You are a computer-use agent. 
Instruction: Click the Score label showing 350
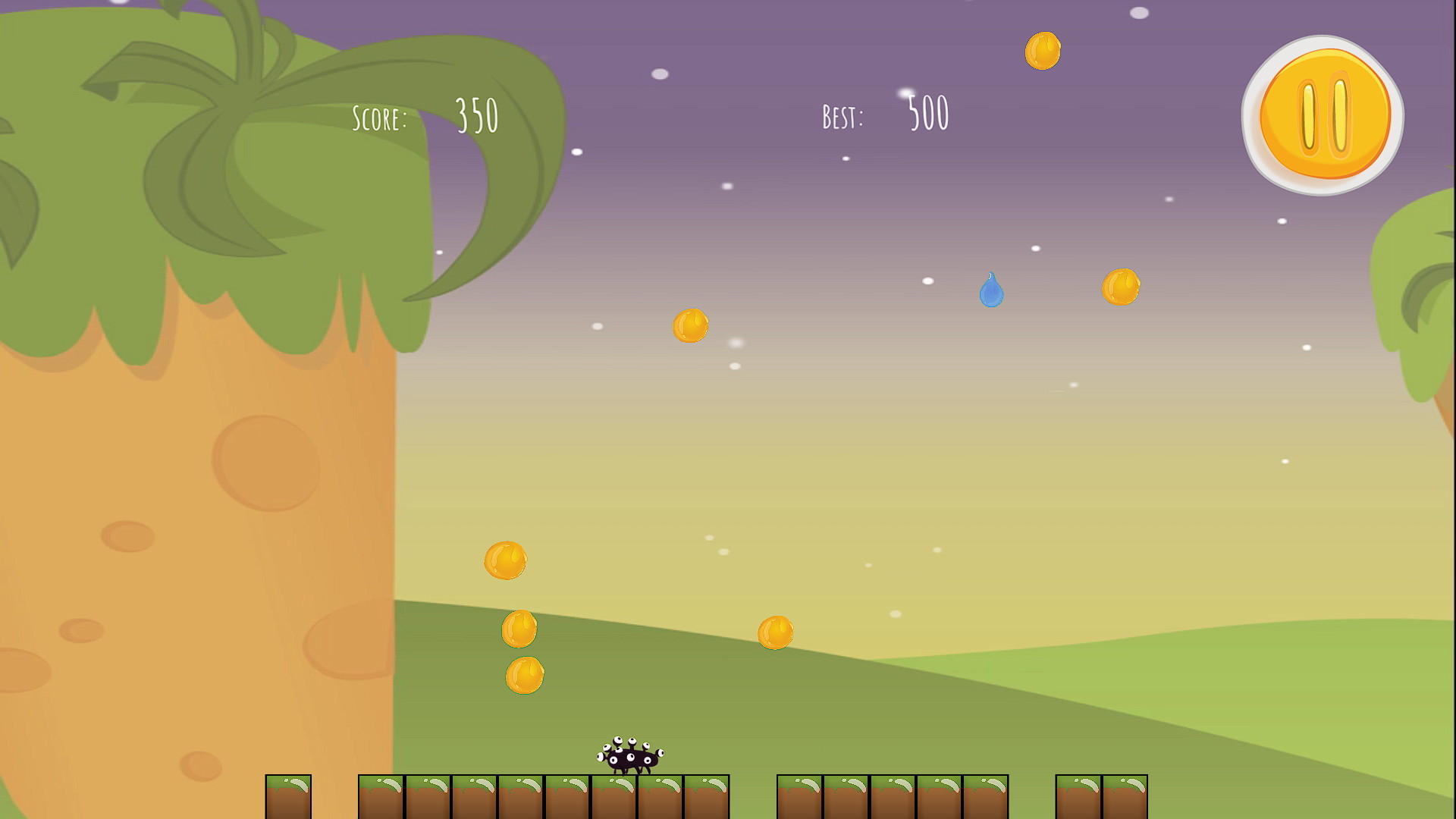[x=379, y=116]
